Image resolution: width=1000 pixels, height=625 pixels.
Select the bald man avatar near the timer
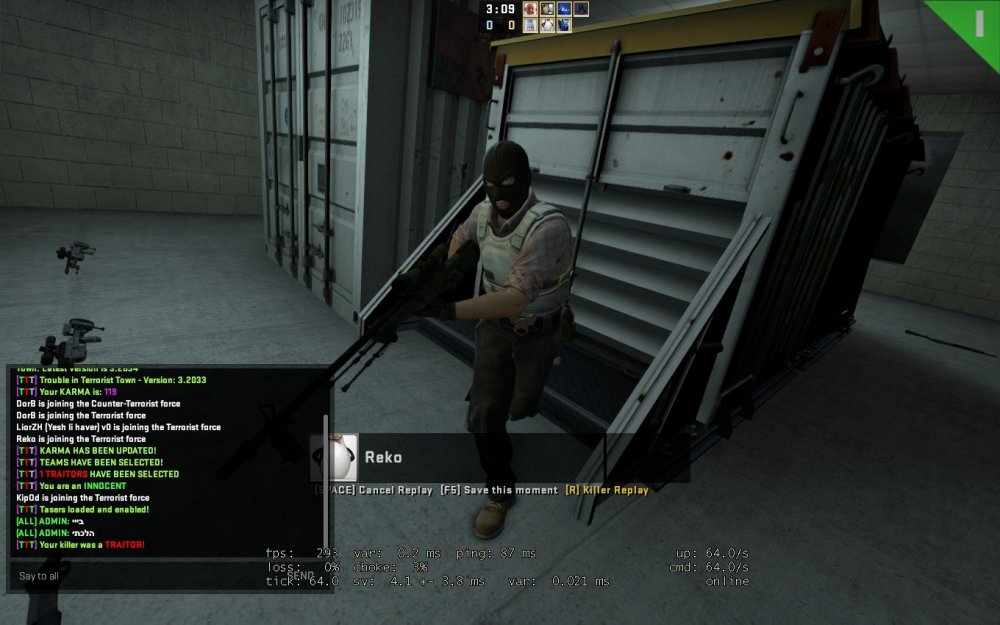pyautogui.click(x=530, y=9)
